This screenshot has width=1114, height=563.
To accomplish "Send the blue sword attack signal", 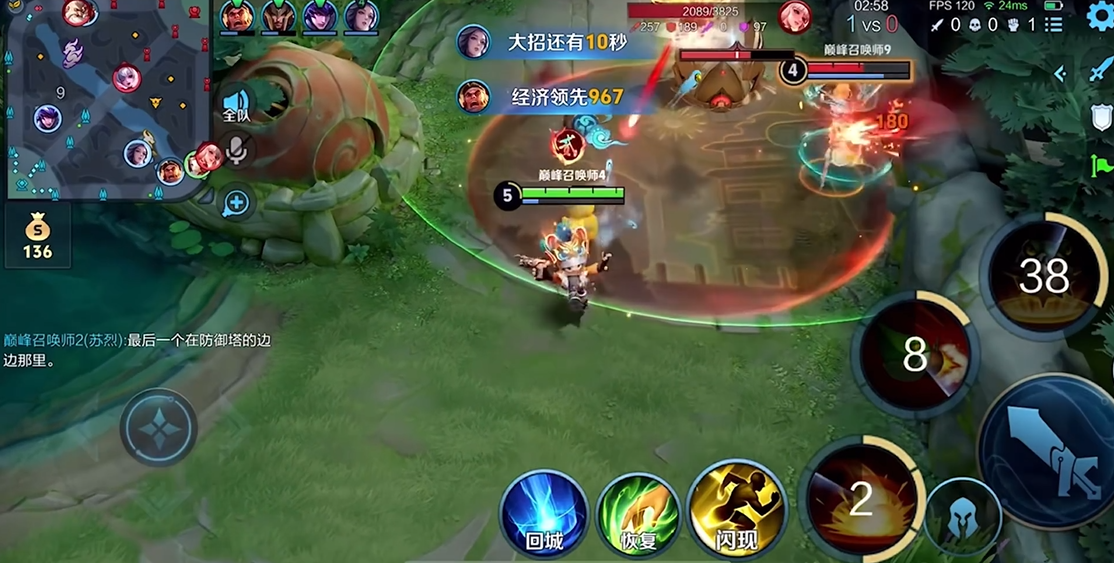I will pos(1100,70).
